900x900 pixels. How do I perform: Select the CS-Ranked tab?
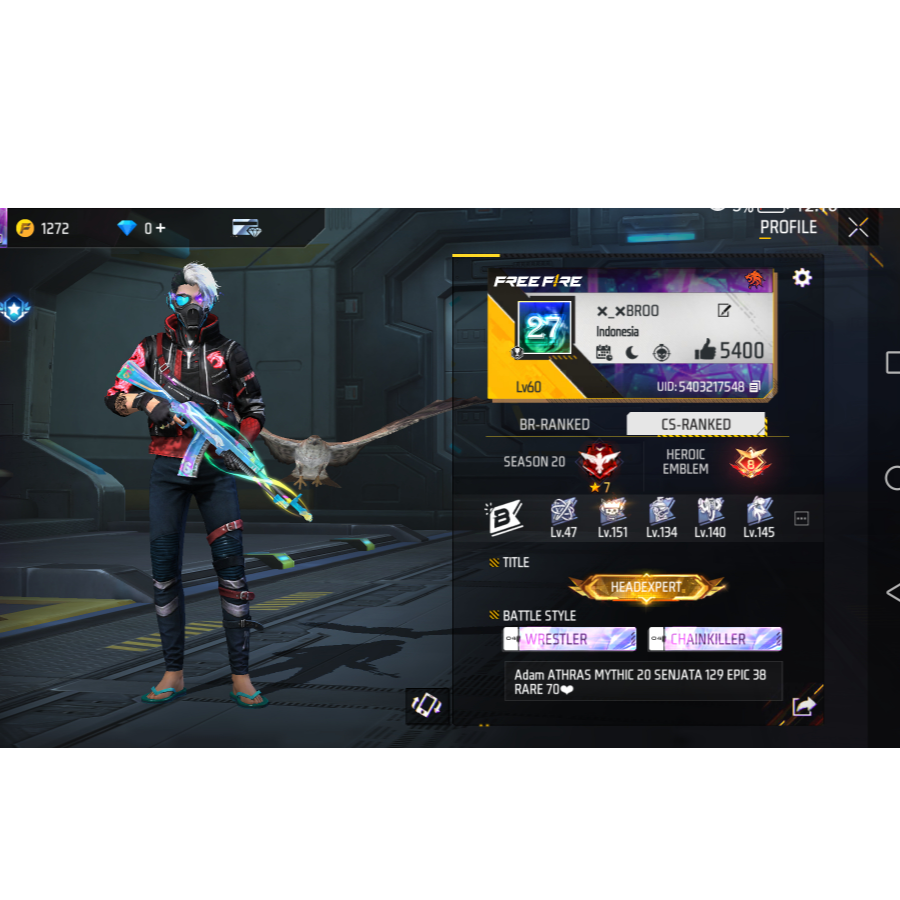(x=696, y=424)
